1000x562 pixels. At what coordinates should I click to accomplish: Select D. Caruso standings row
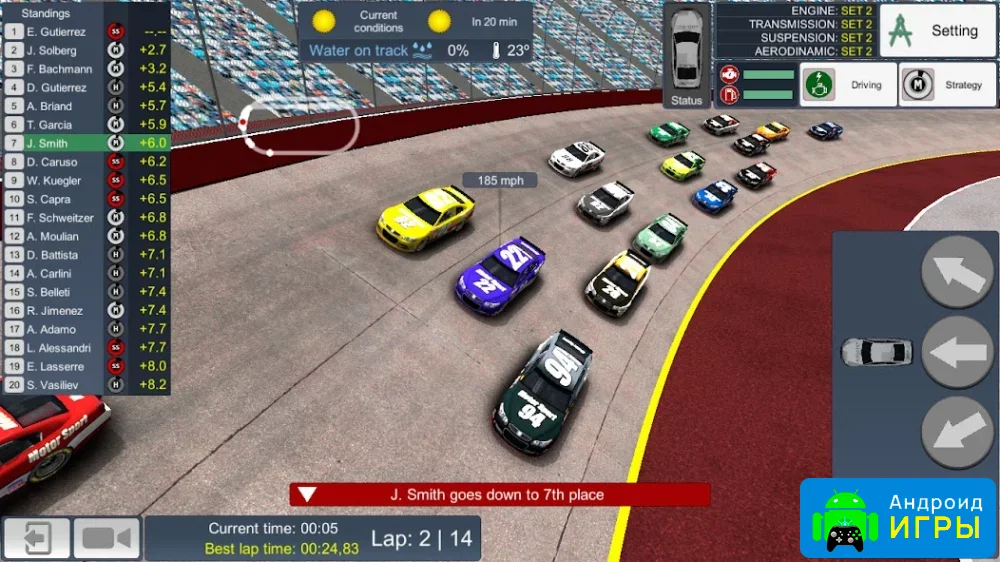coord(85,161)
